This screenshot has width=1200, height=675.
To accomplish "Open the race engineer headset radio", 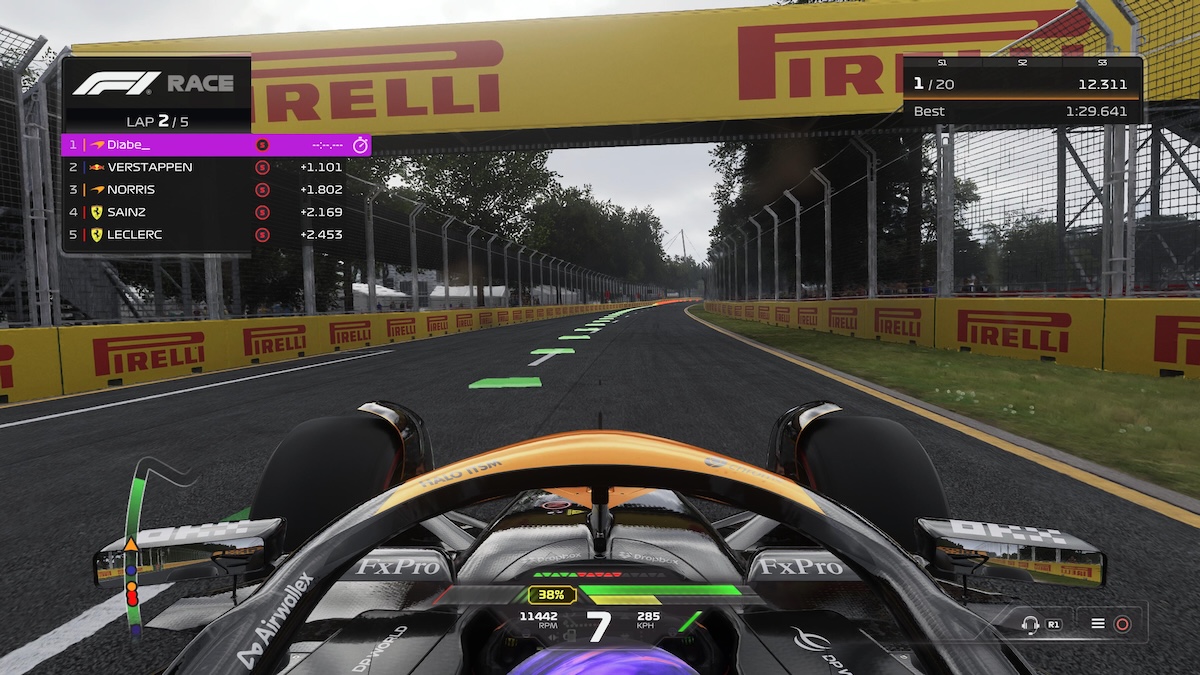I will pyautogui.click(x=1030, y=624).
